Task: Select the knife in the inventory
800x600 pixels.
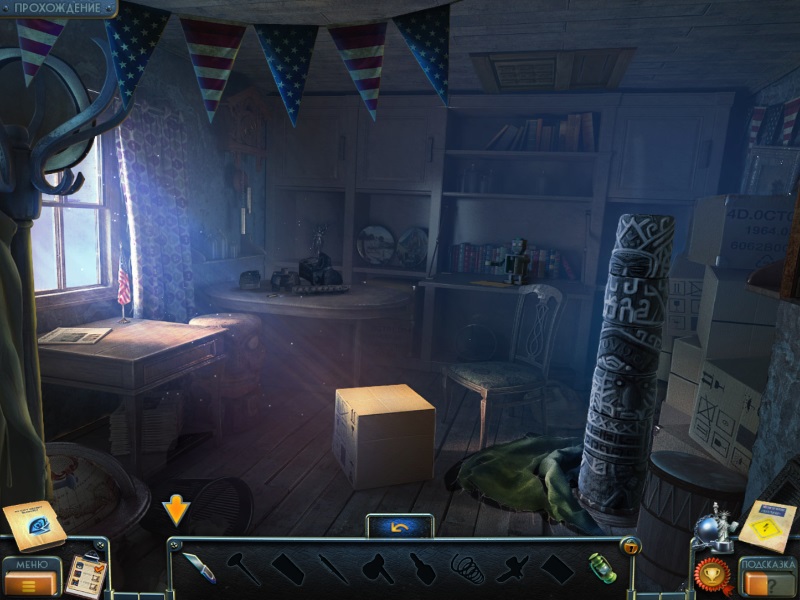Action: pyautogui.click(x=197, y=567)
